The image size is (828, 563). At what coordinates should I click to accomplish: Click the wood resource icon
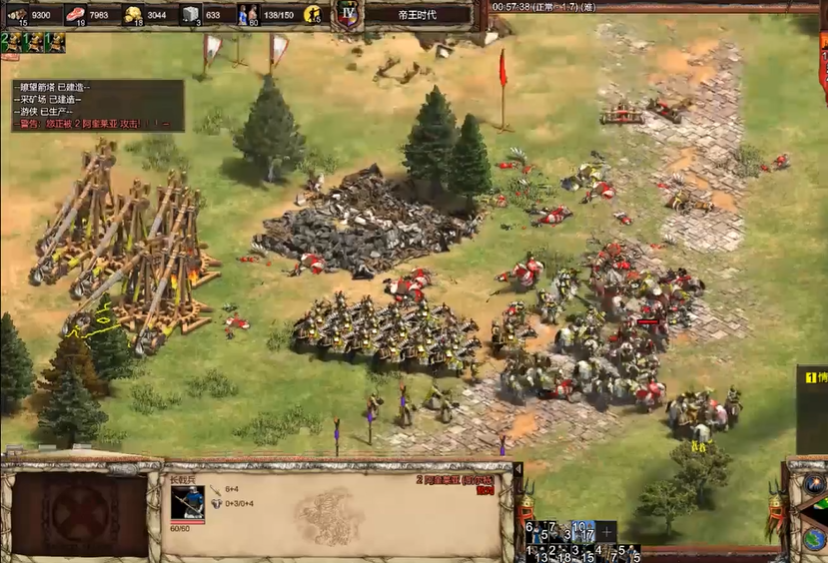[x=17, y=14]
